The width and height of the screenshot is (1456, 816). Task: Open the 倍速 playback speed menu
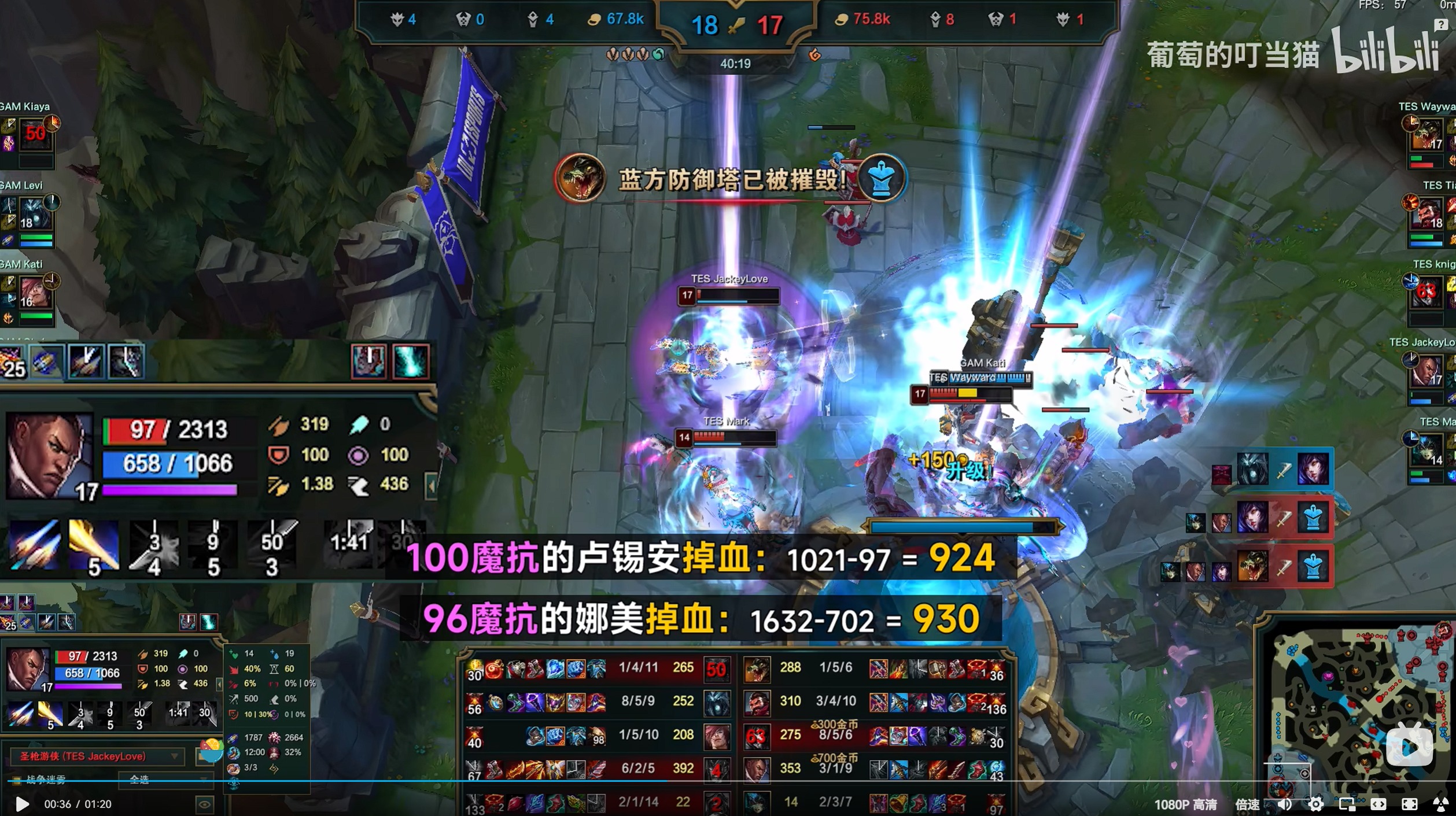(1248, 804)
